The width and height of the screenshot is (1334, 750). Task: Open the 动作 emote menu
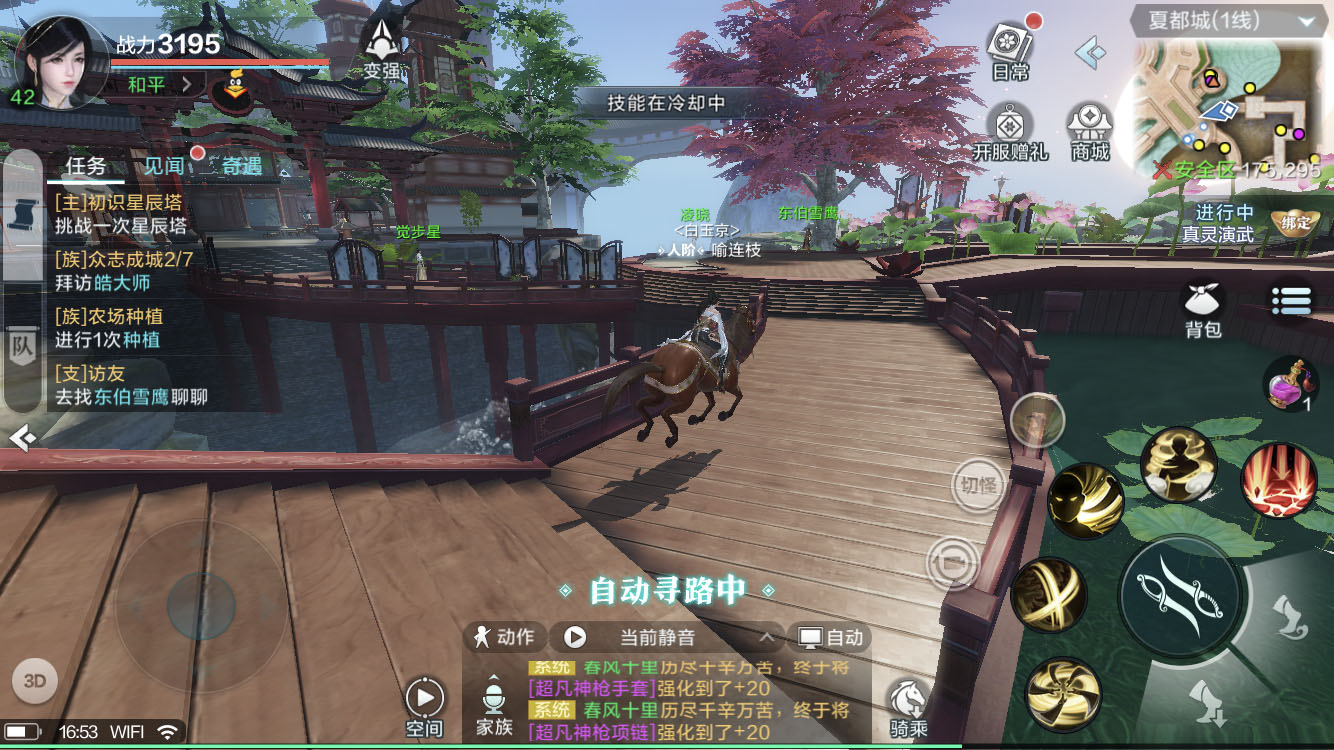click(505, 637)
